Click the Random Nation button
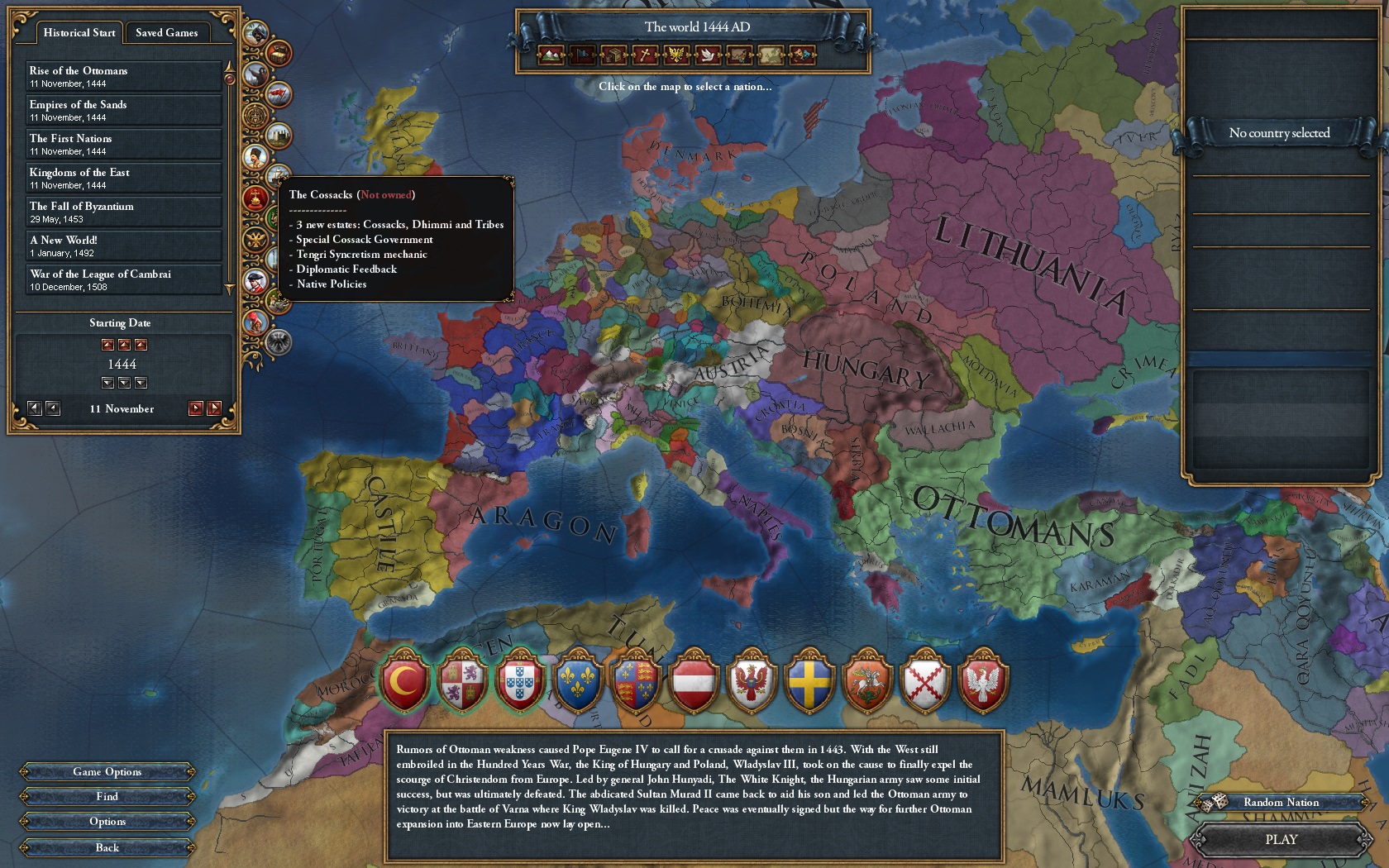1389x868 pixels. click(1280, 802)
